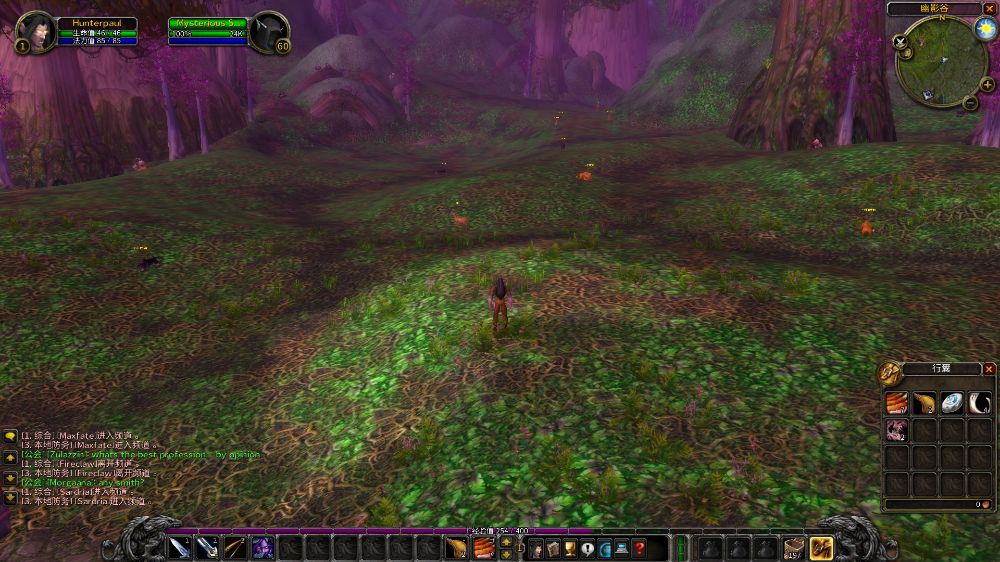Viewport: 1000px width, 562px height.
Task: Click the target's portrait at level 60
Action: [x=267, y=31]
